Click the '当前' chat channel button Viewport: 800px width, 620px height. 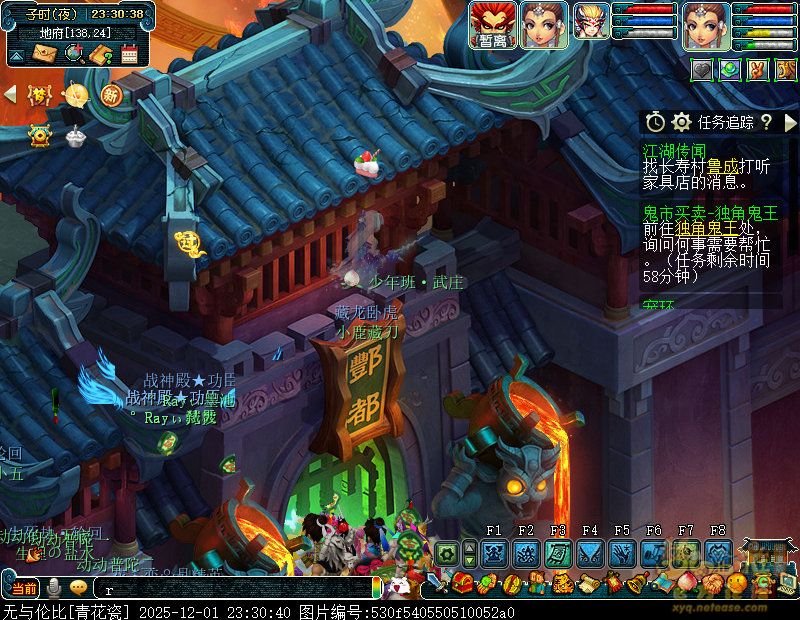click(x=24, y=587)
